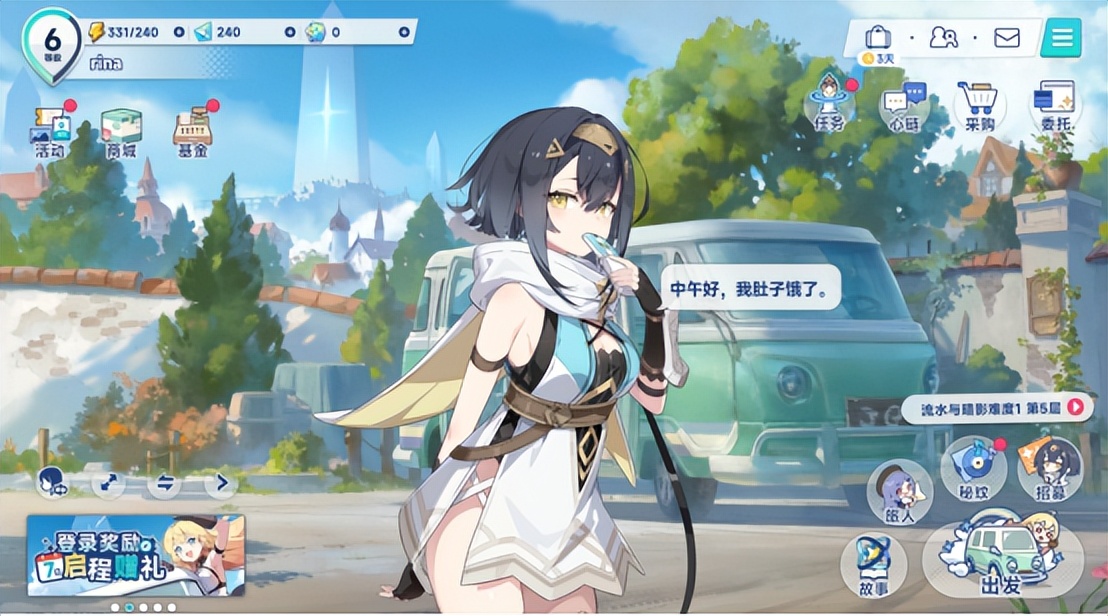Open the mail envelope

coord(1006,38)
